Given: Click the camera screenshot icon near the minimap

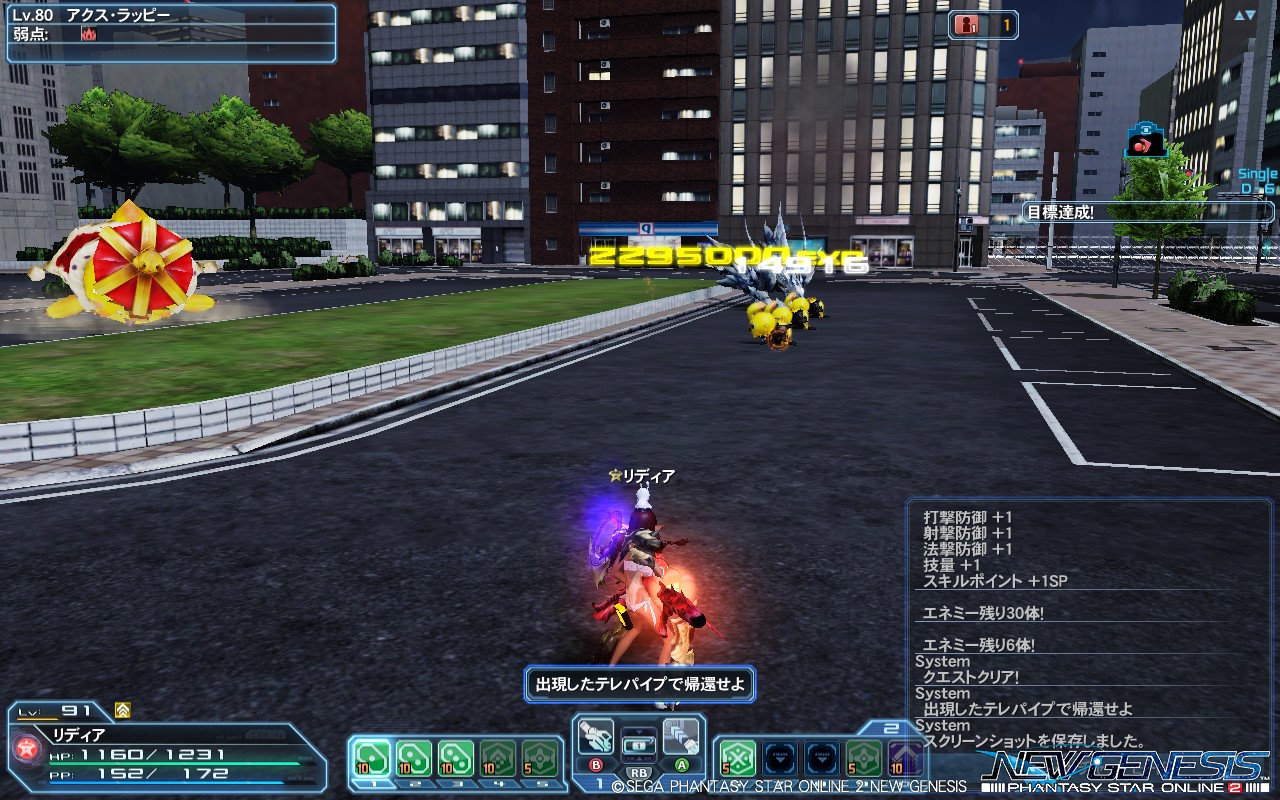Looking at the screenshot, I should click(1145, 140).
